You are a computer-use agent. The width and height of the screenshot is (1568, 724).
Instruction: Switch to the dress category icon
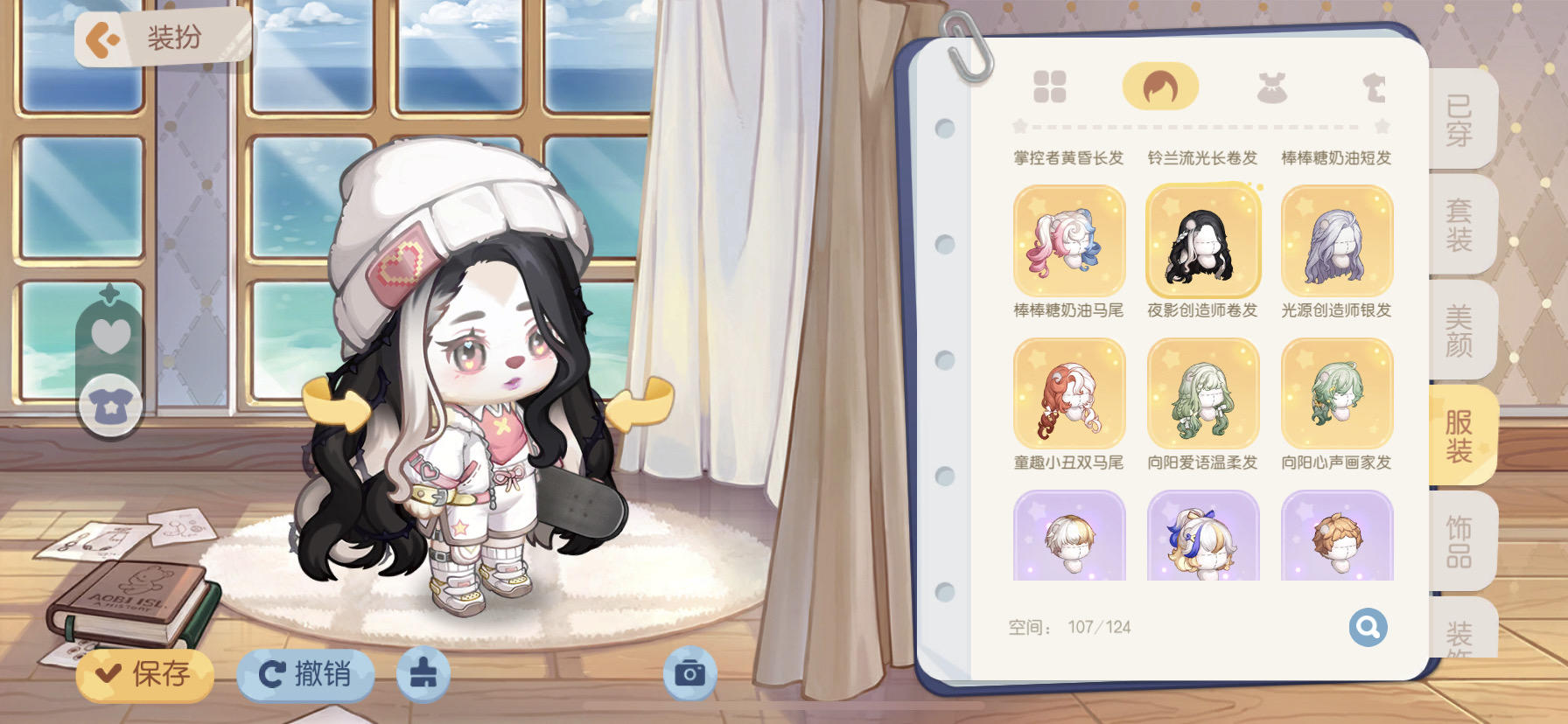(1270, 87)
